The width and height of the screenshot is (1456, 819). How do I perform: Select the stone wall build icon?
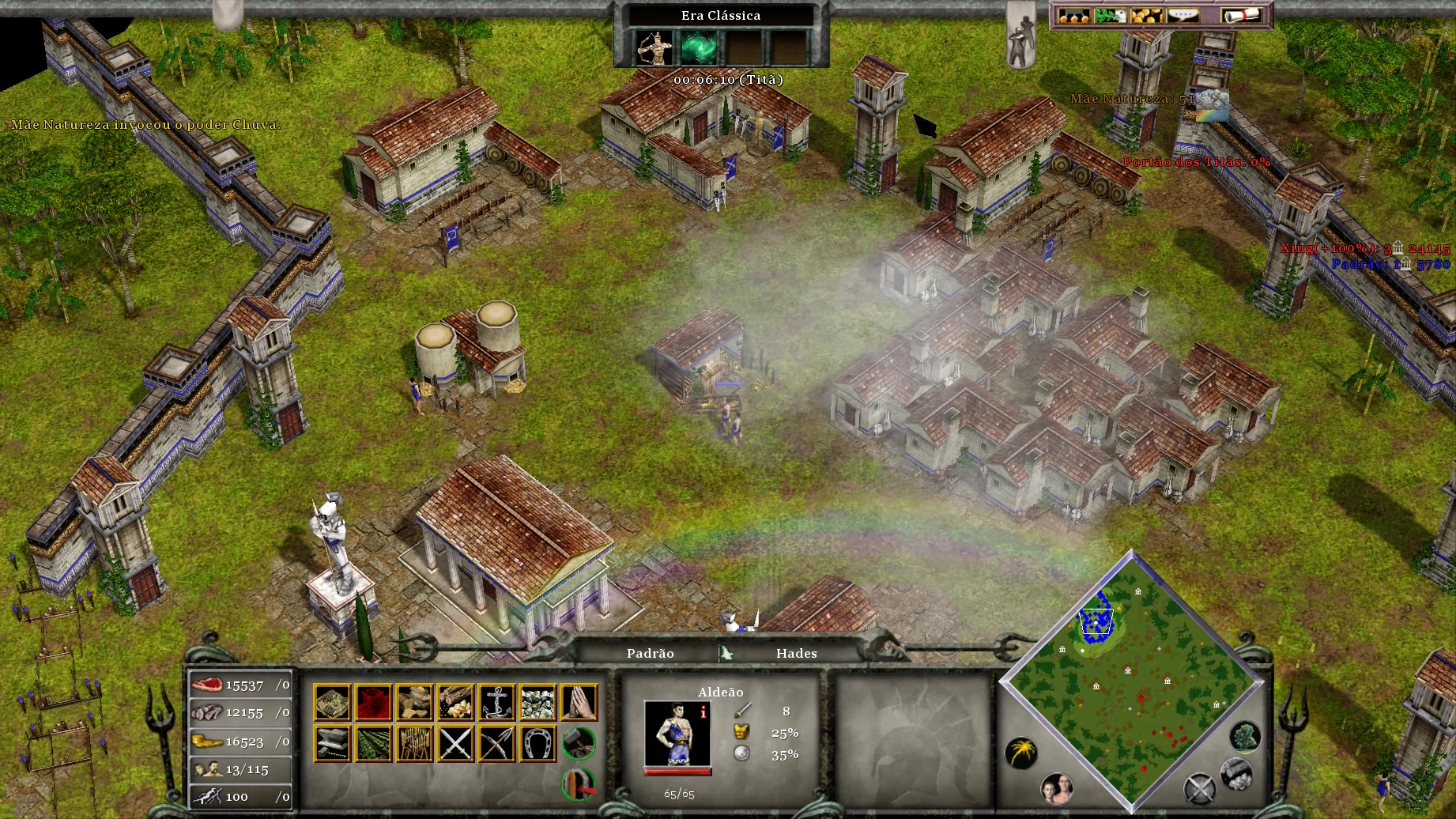pyautogui.click(x=538, y=702)
